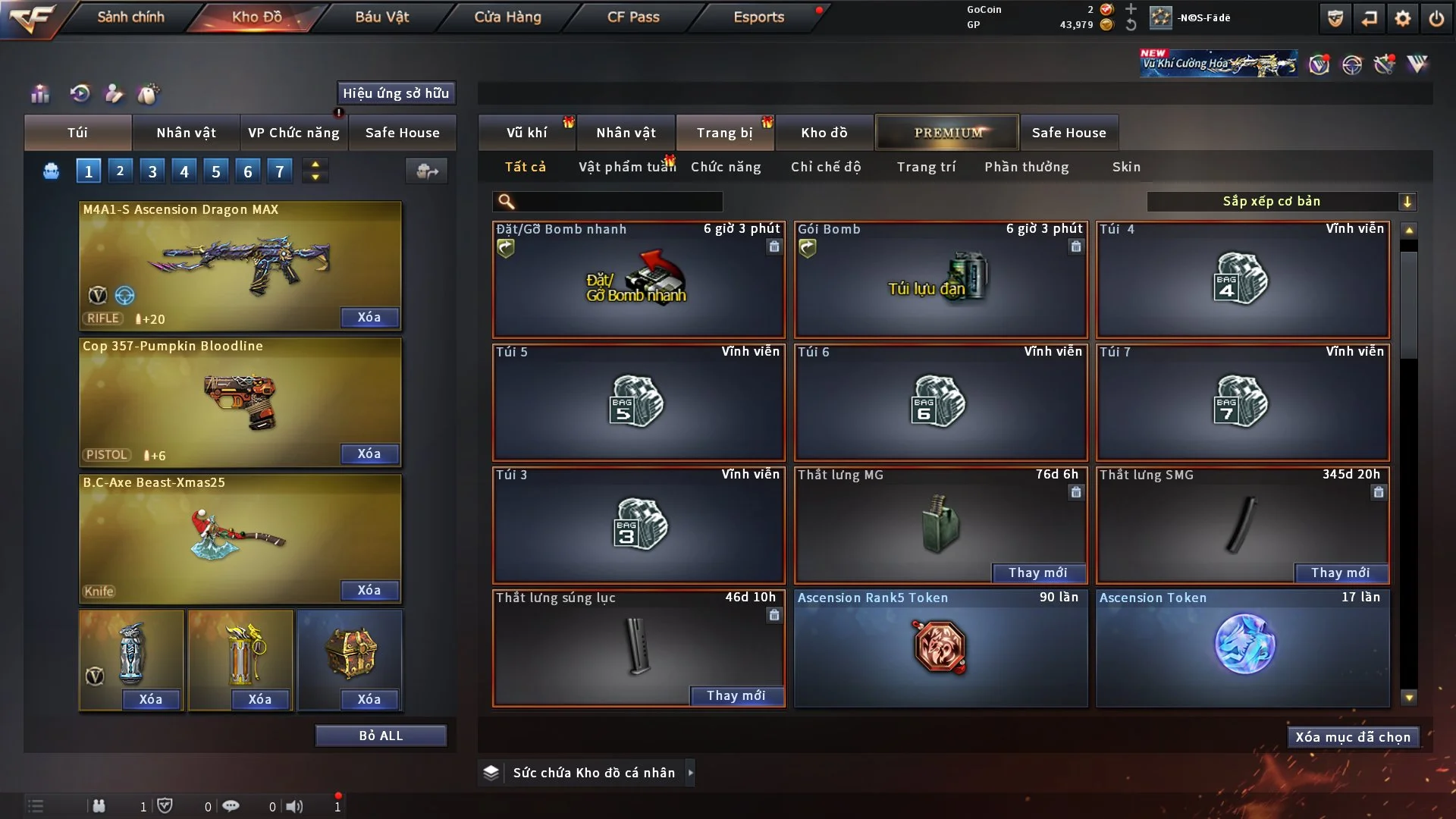Open the Cửa Hàng shop menu
This screenshot has height=819, width=1456.
pyautogui.click(x=507, y=17)
